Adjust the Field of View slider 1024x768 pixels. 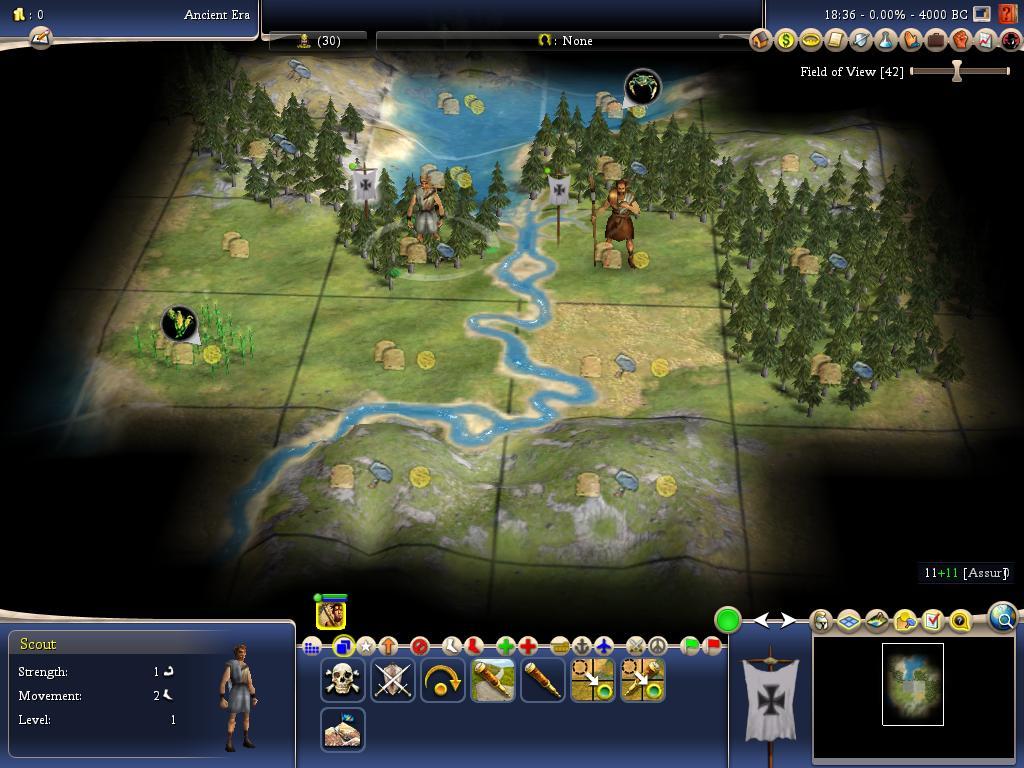(x=957, y=71)
